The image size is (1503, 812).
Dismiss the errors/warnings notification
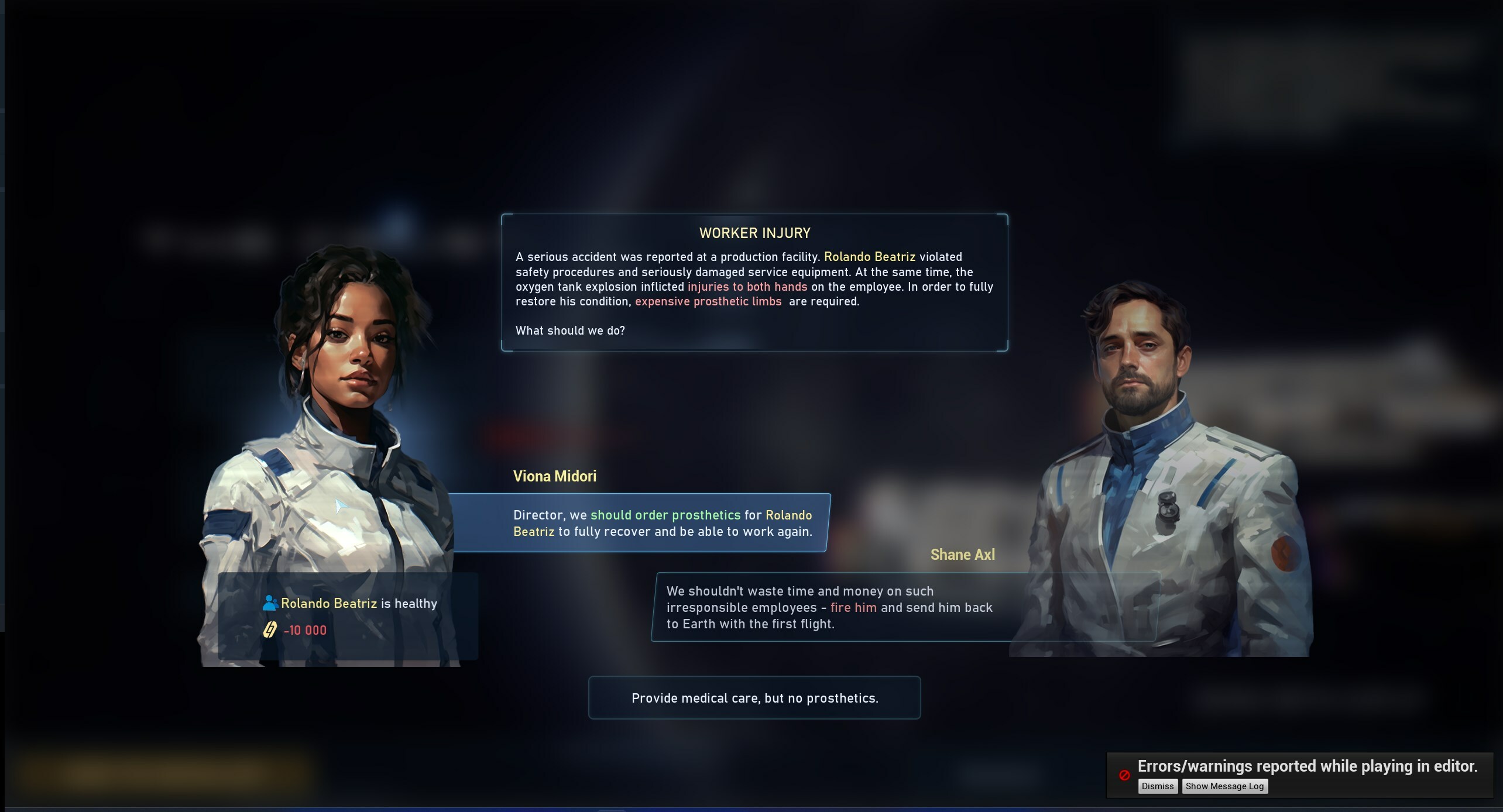coord(1158,786)
